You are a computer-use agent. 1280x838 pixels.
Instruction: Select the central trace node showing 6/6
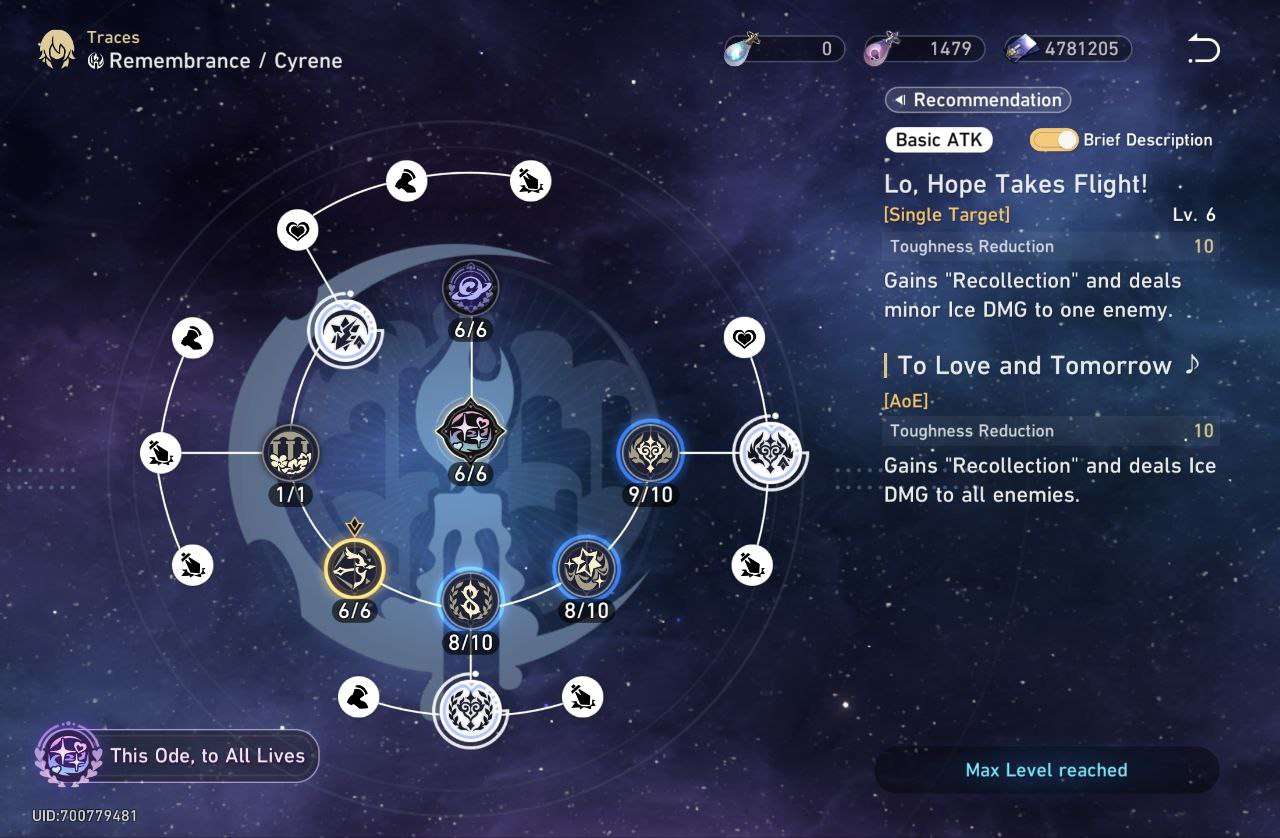coord(471,431)
